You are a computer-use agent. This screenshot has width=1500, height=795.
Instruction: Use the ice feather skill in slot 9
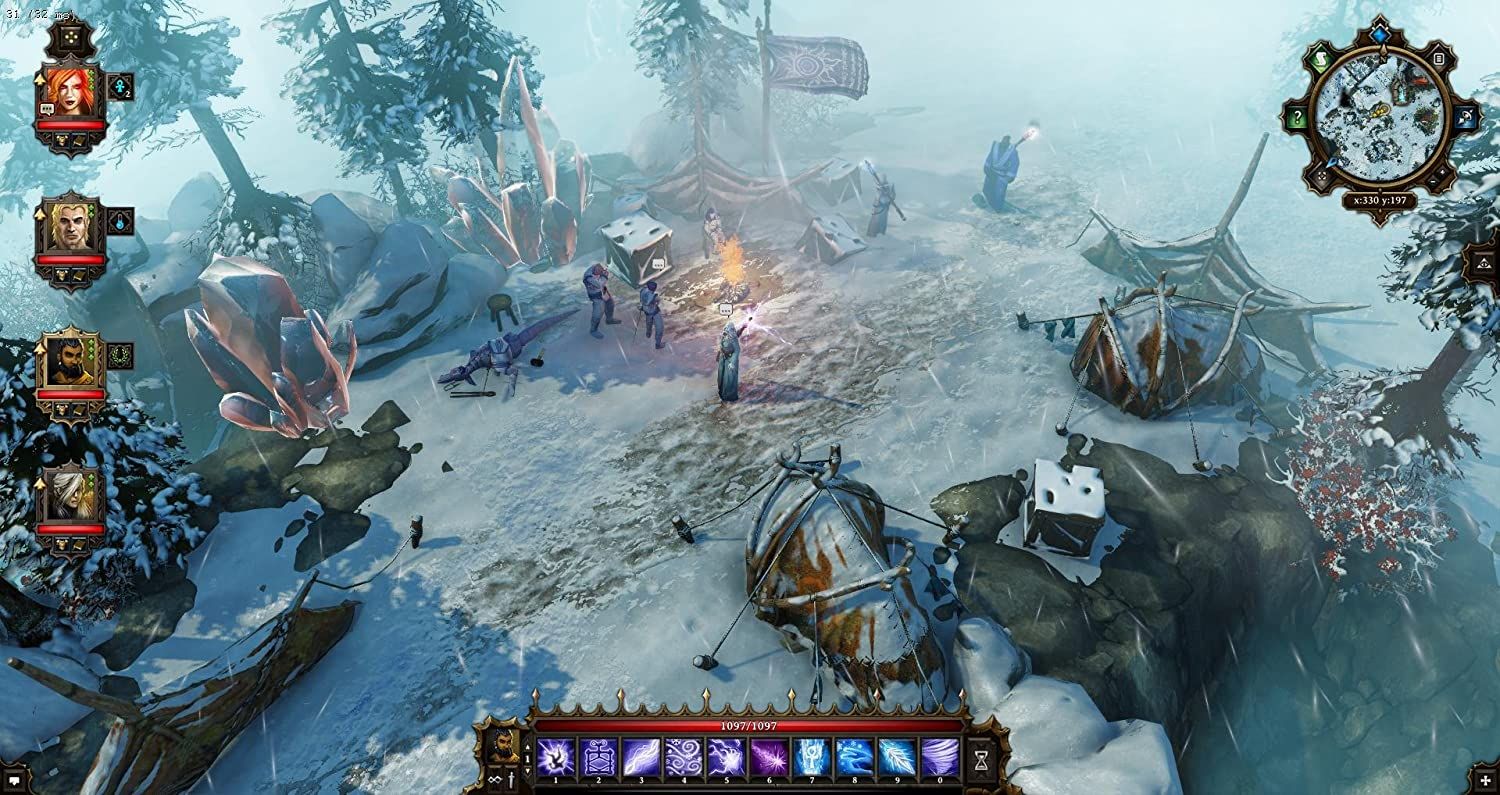(x=897, y=757)
